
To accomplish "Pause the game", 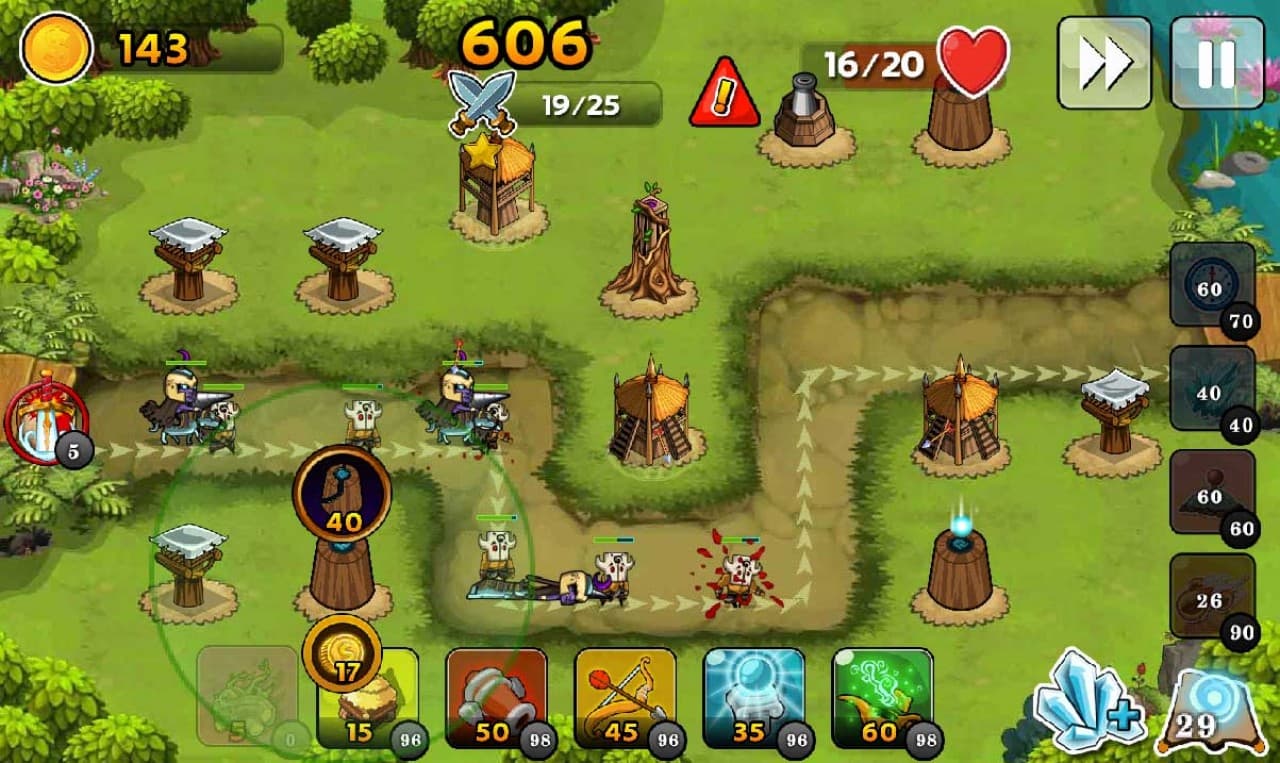I will point(1216,62).
